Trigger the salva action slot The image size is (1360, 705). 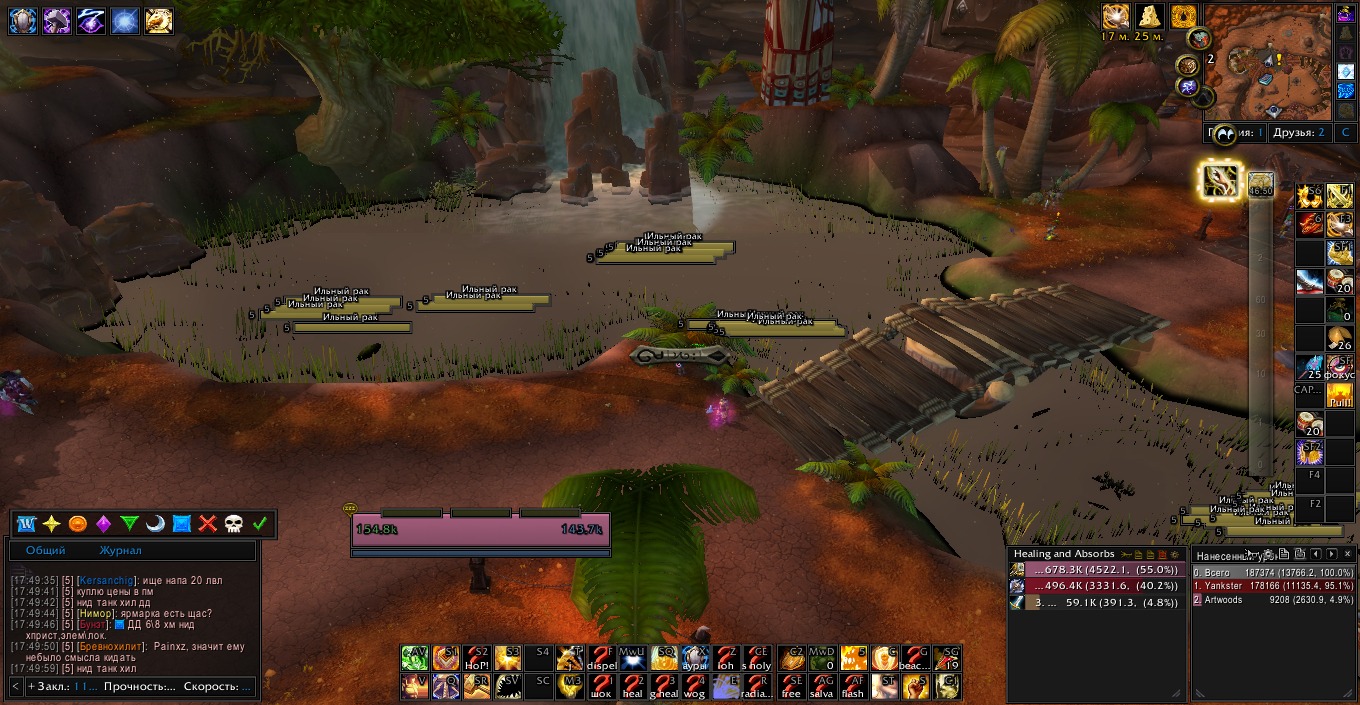pos(822,687)
